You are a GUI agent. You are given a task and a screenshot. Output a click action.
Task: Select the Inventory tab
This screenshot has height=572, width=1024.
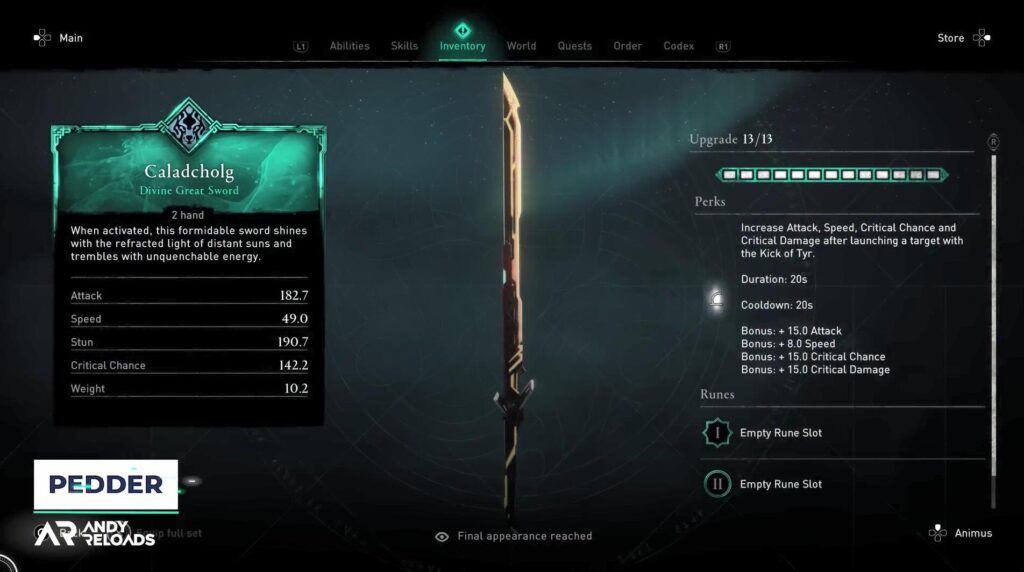pos(462,46)
